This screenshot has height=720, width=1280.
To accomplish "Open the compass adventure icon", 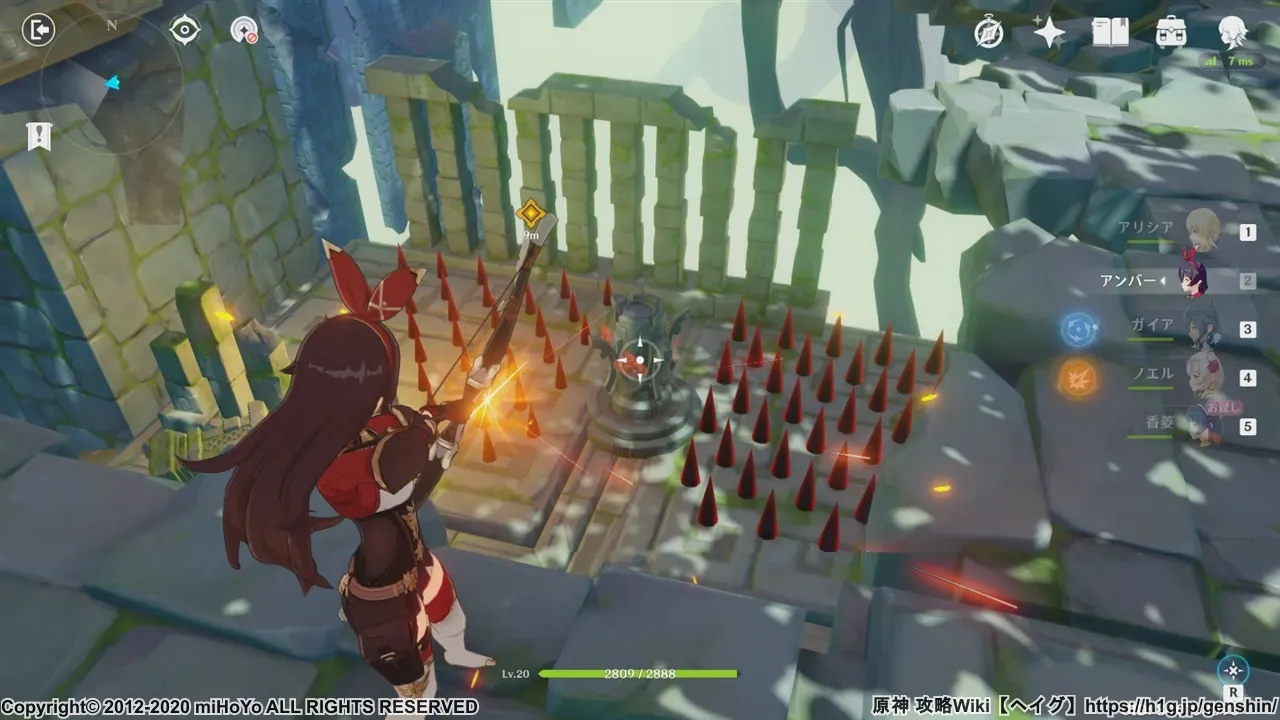I will click(x=989, y=33).
